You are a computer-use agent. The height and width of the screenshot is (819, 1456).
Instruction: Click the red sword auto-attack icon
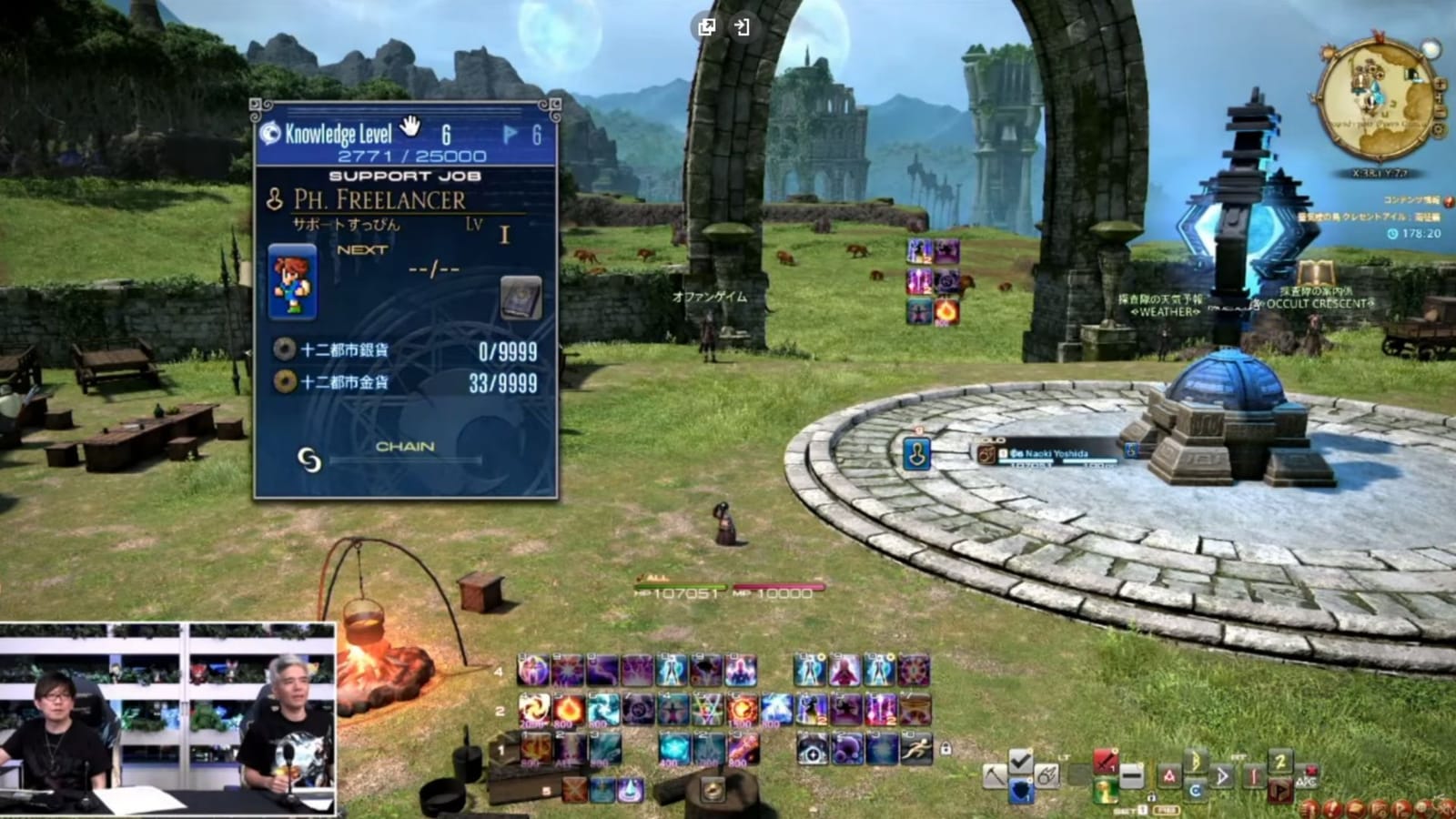(x=1105, y=759)
